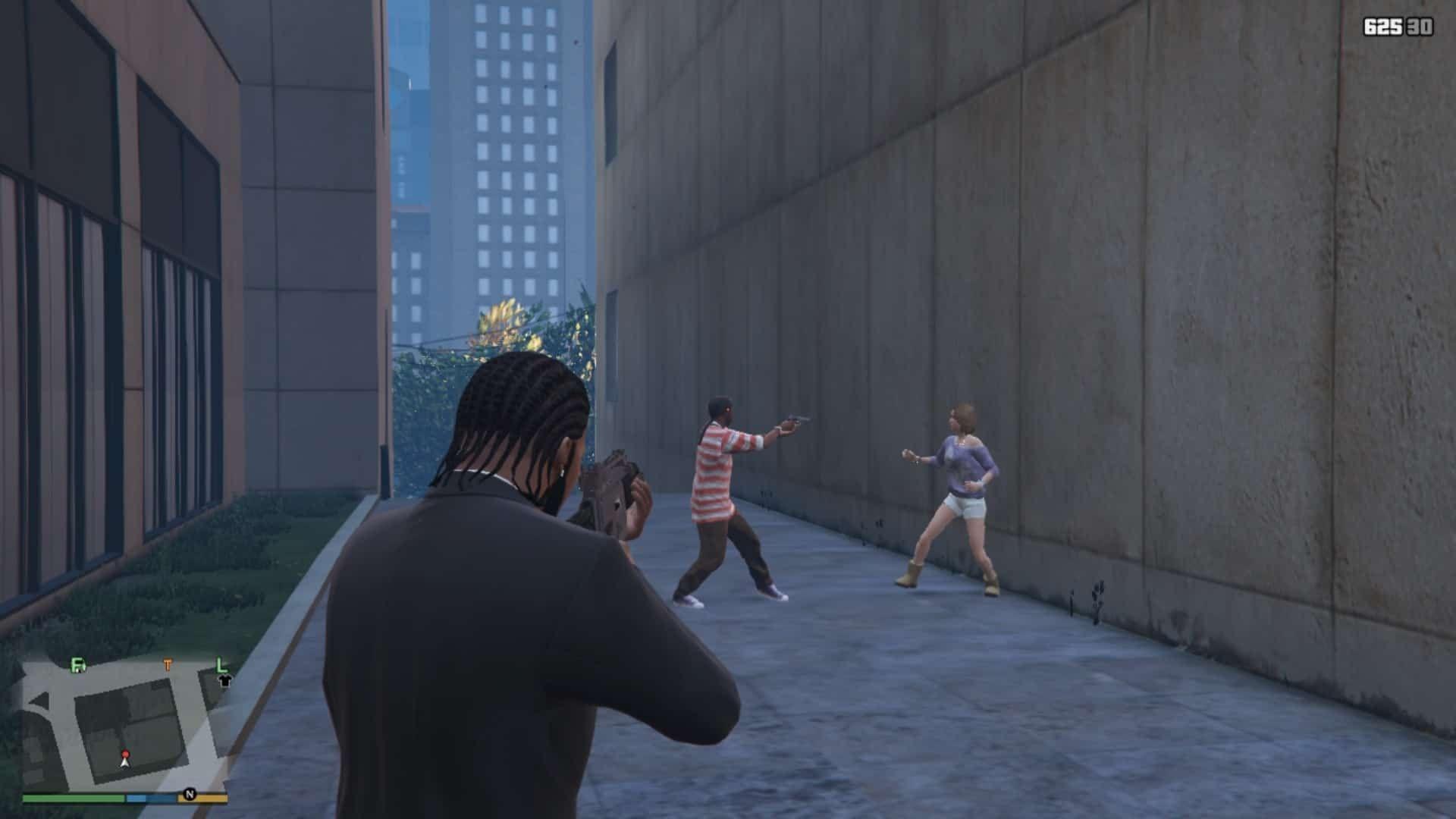The height and width of the screenshot is (819, 1456).
Task: Click the t-shirt clothing store blip
Action: (225, 681)
